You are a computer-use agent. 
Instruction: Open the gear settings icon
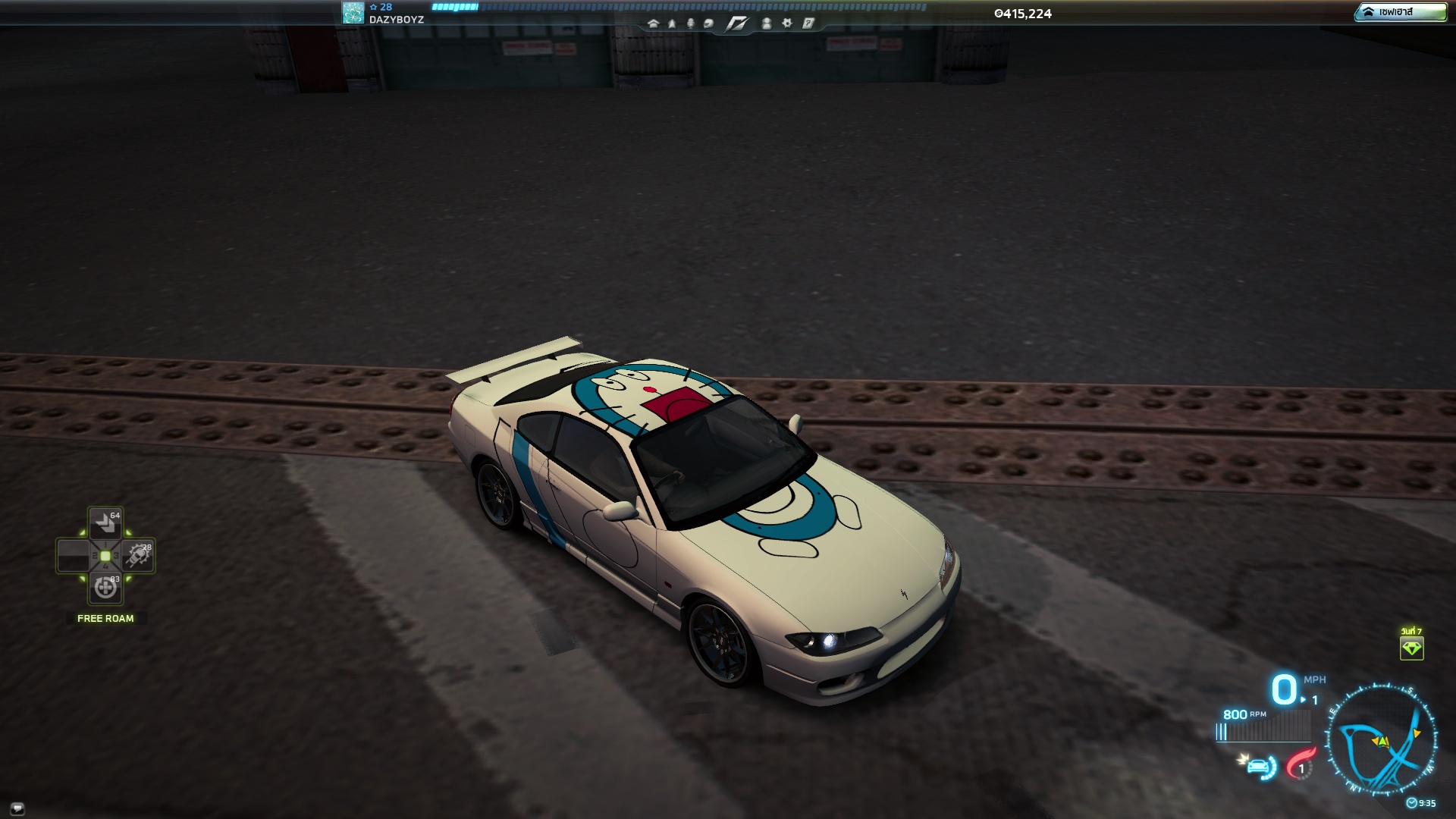(x=787, y=24)
